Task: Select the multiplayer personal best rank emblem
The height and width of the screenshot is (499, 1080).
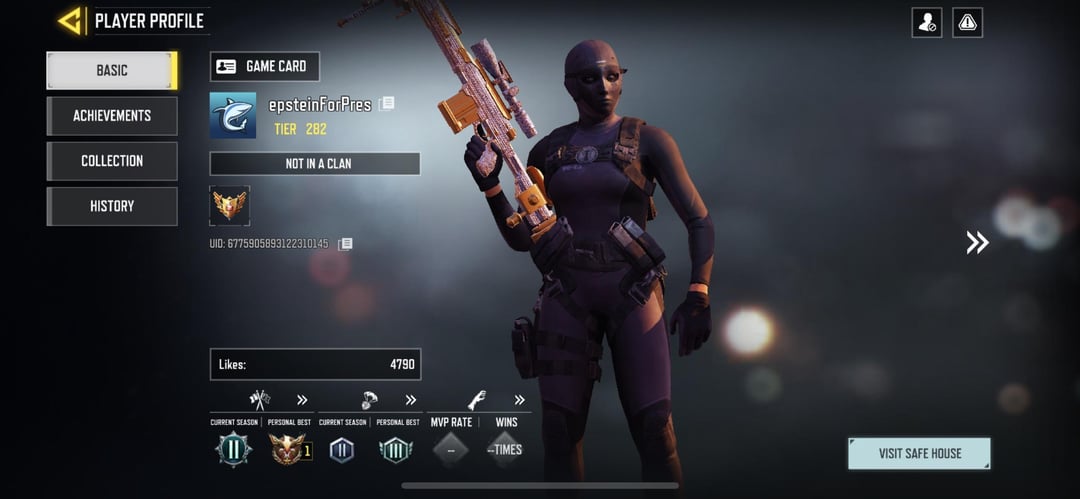Action: (288, 449)
